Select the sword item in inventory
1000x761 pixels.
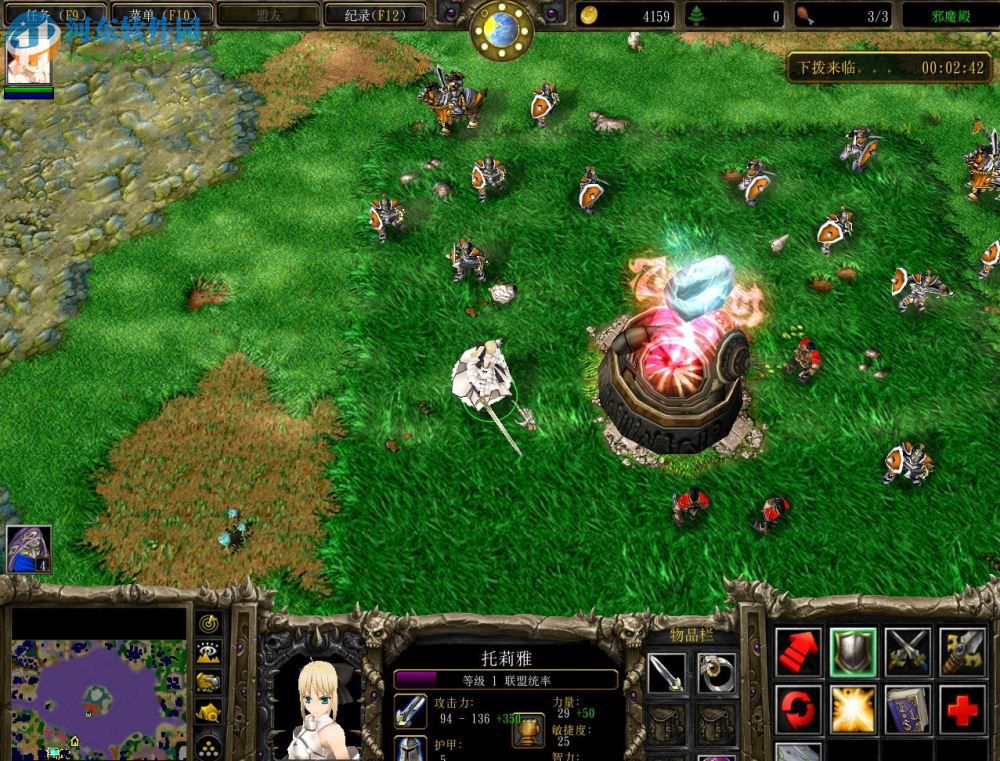coord(665,673)
